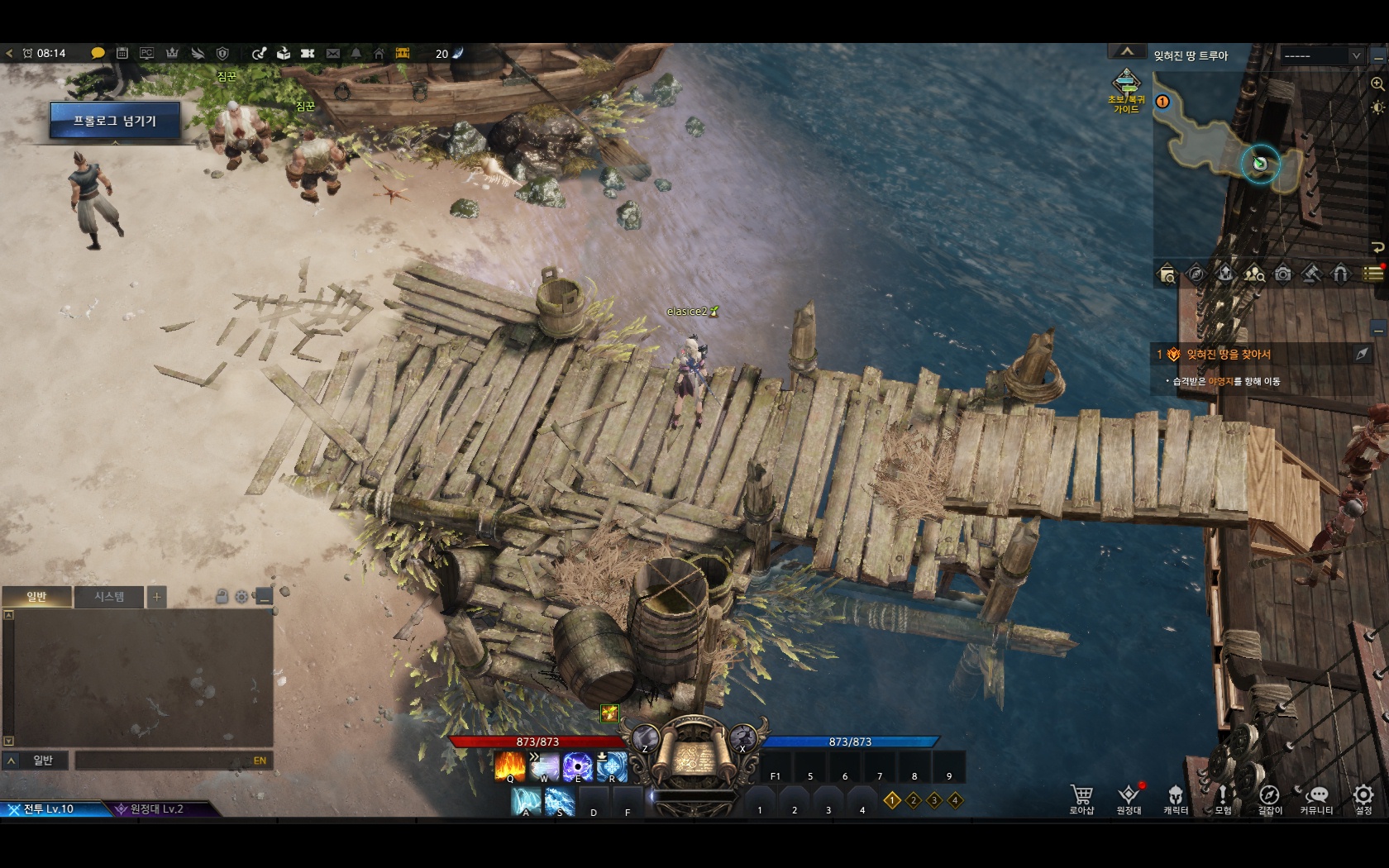Screen dimensions: 1389x868
Task: Activate the purple orb skill on E
Action: [577, 766]
